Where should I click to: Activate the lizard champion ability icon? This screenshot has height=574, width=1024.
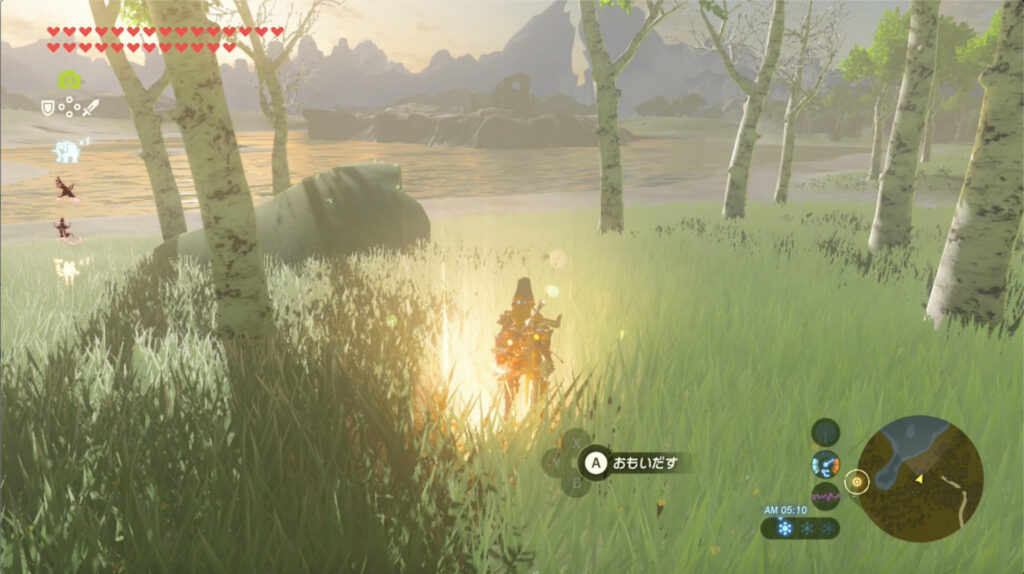(68, 230)
